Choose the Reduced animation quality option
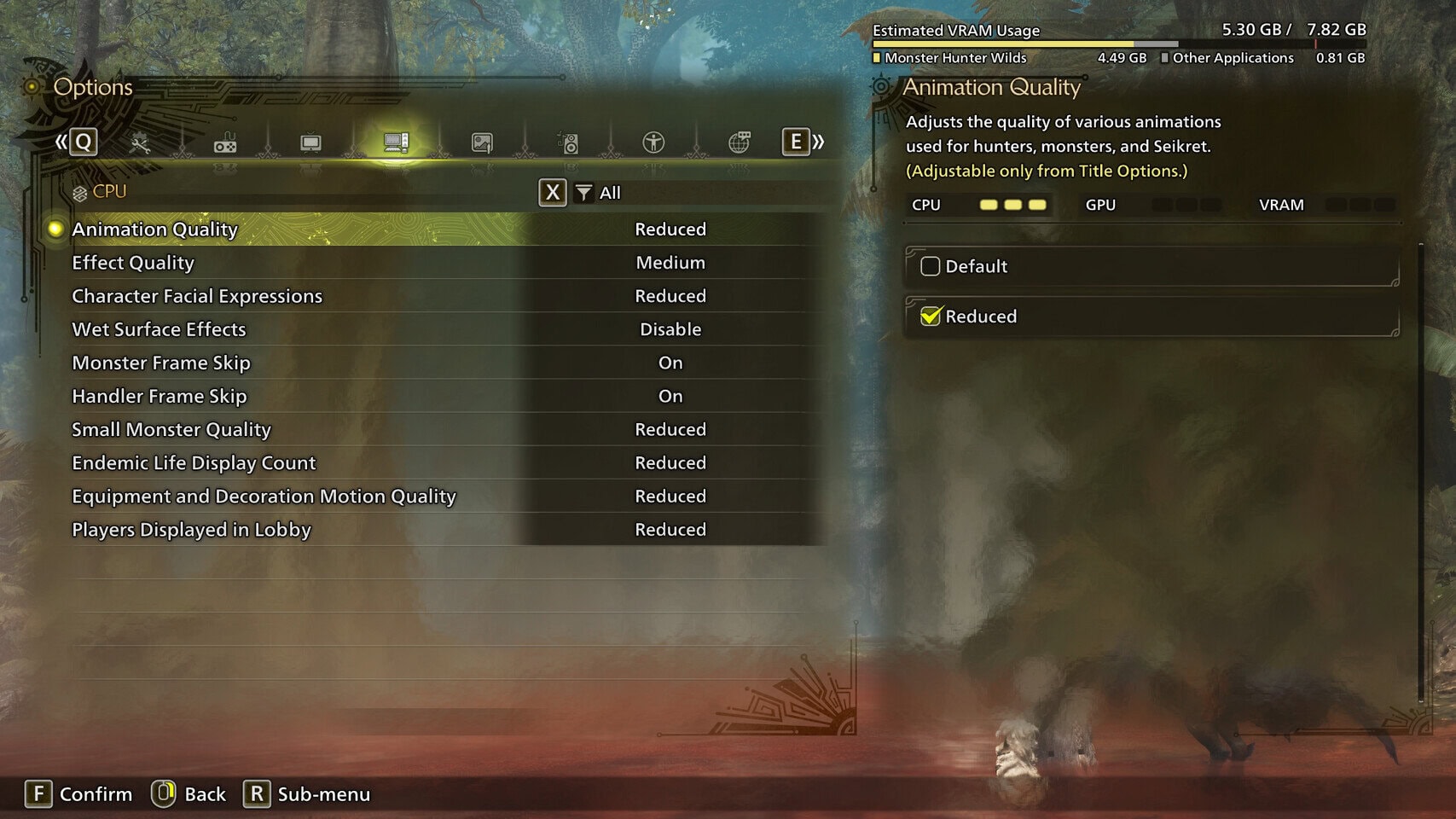The height and width of the screenshot is (819, 1456). 931,317
